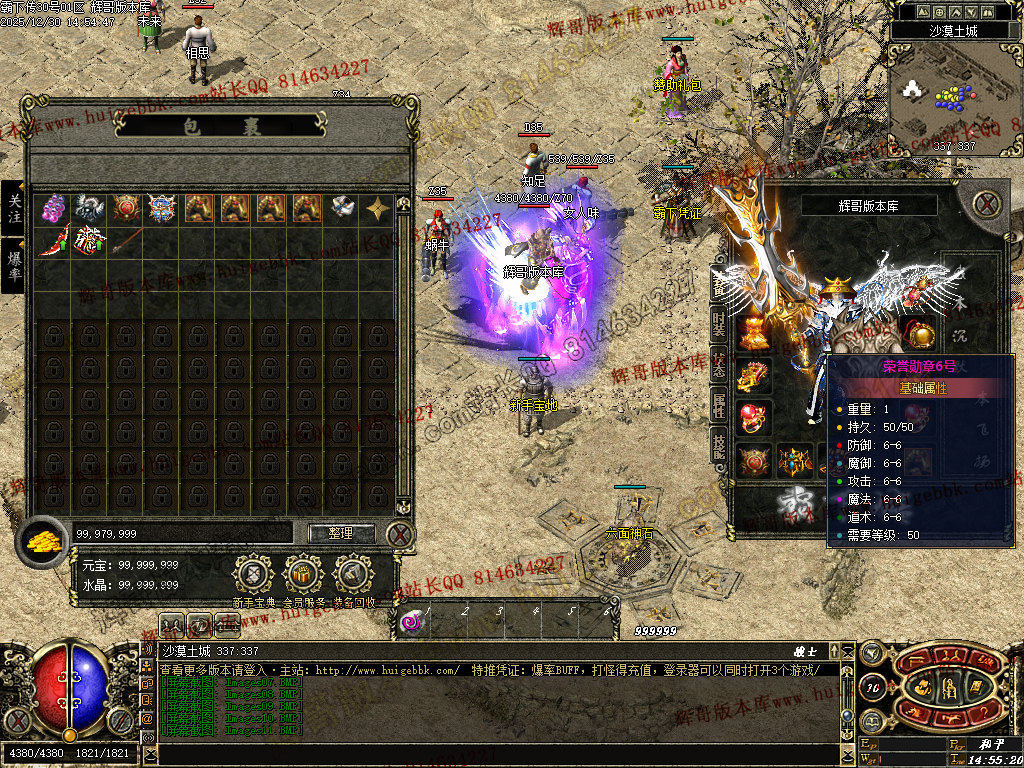The height and width of the screenshot is (768, 1024).
Task: Switch to the 爆率 drop rate tab
Action: click(x=14, y=264)
